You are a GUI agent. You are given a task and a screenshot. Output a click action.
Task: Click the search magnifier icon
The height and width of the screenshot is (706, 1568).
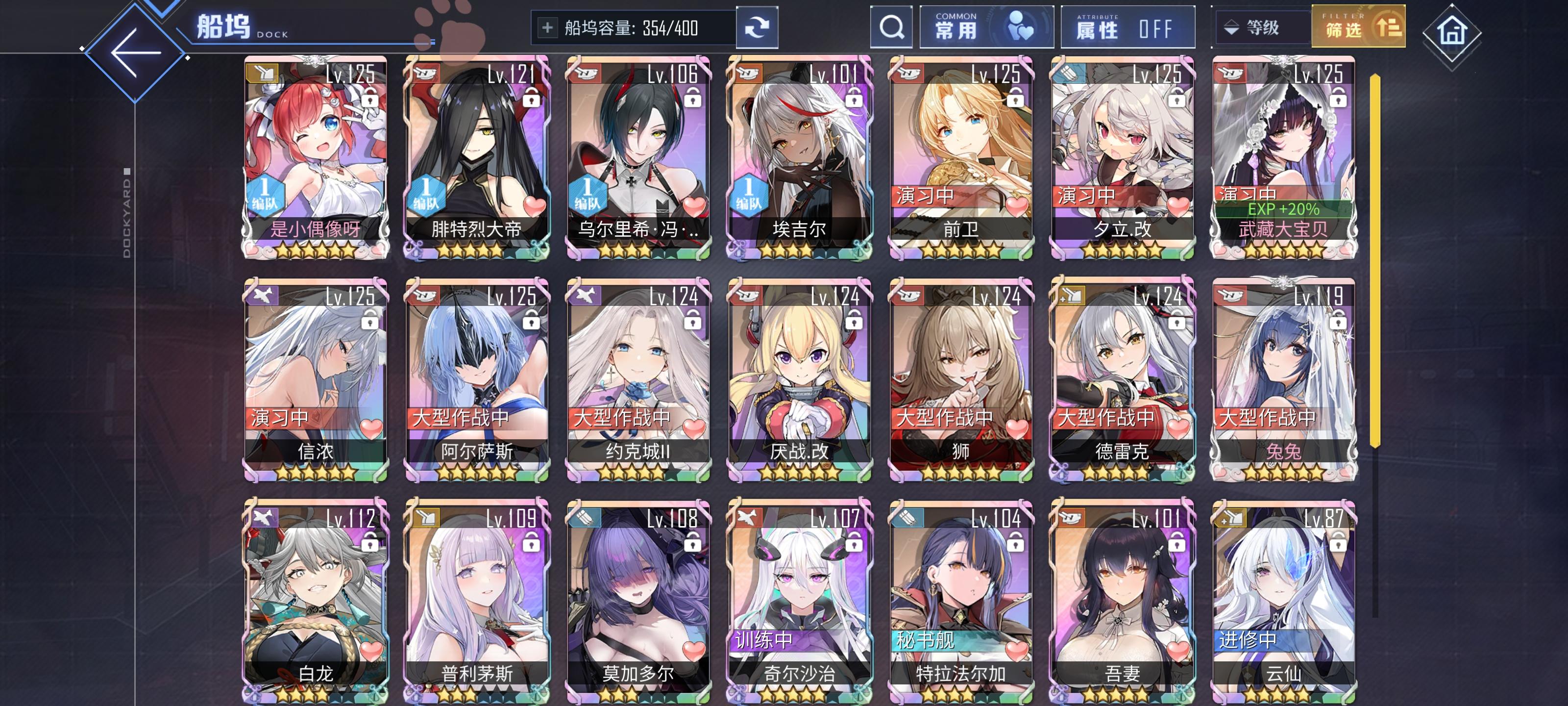click(x=891, y=27)
